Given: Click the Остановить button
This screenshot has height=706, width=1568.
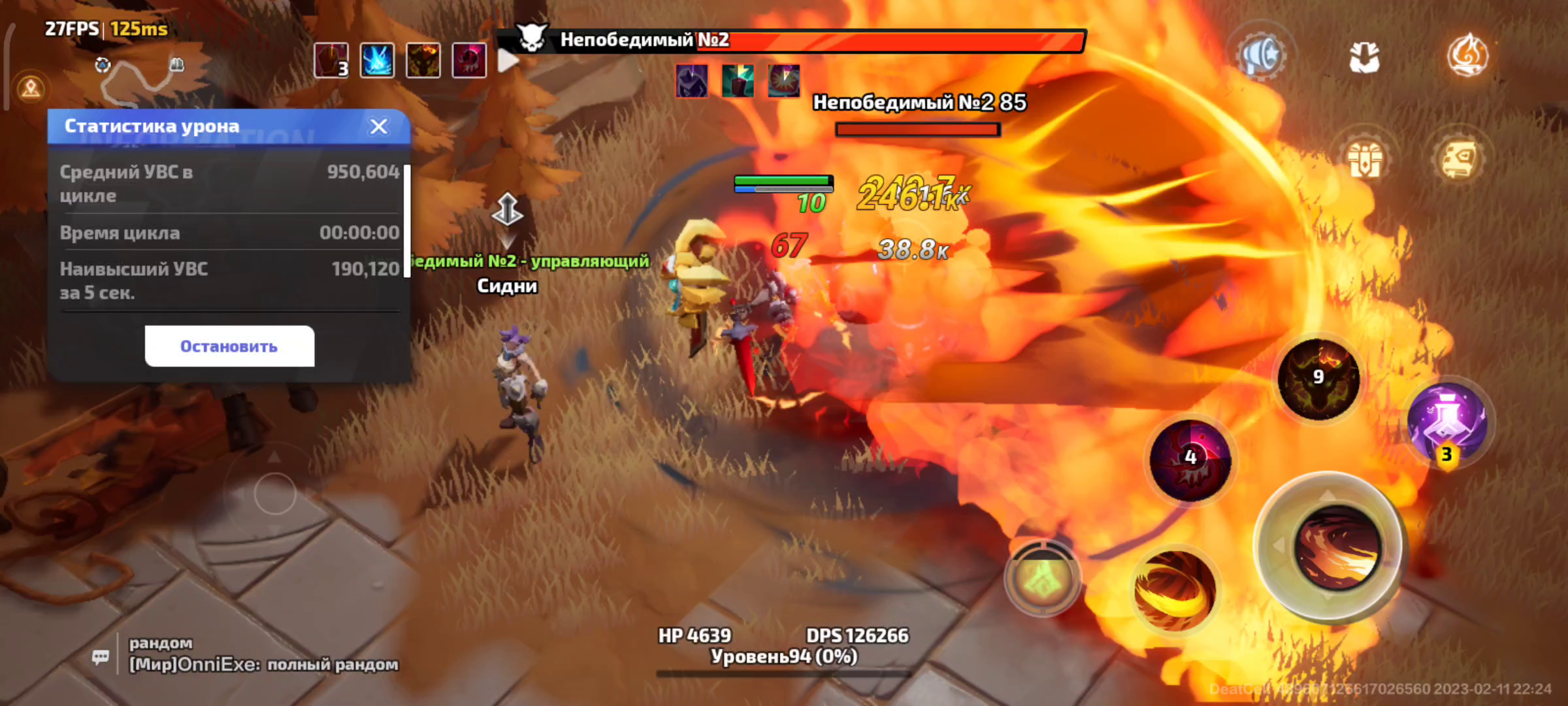Looking at the screenshot, I should tap(229, 346).
